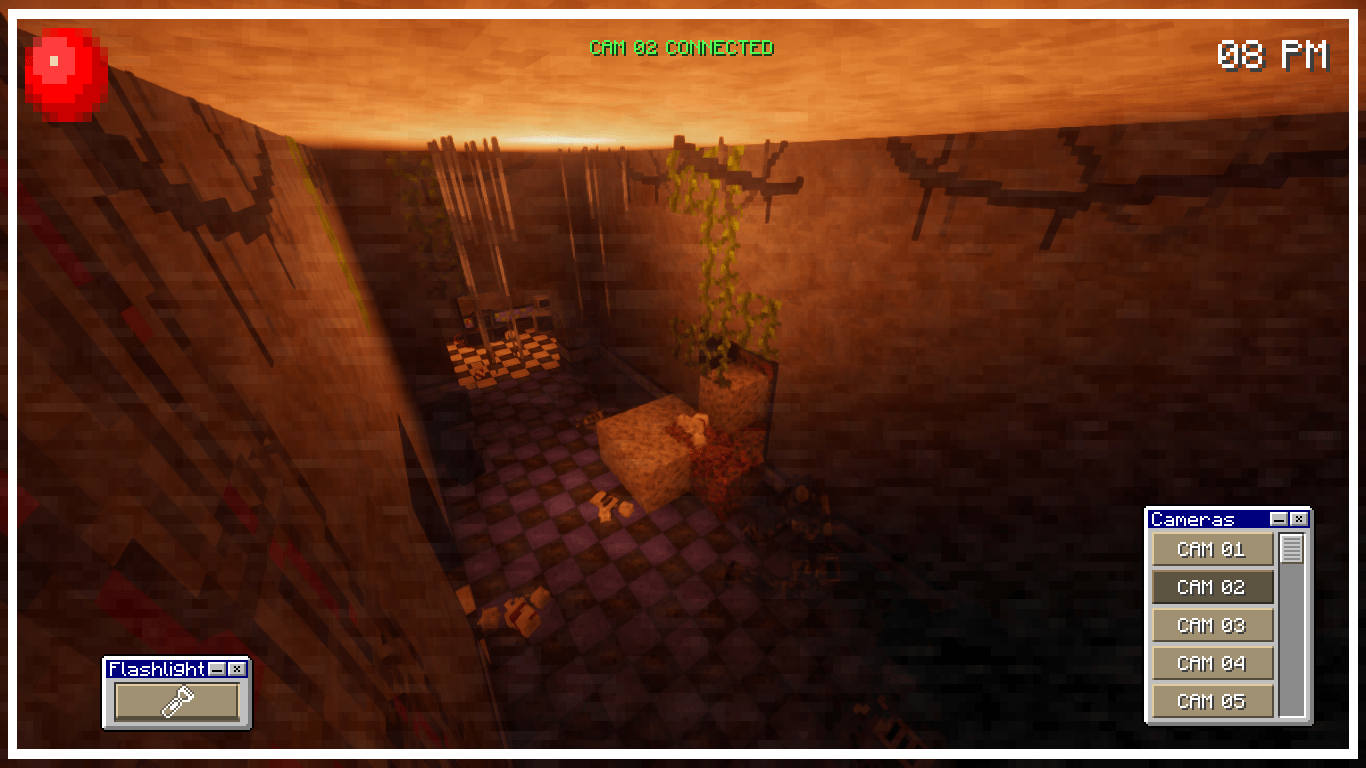Open the CAM 05 feed
1366x768 pixels.
[x=1212, y=701]
